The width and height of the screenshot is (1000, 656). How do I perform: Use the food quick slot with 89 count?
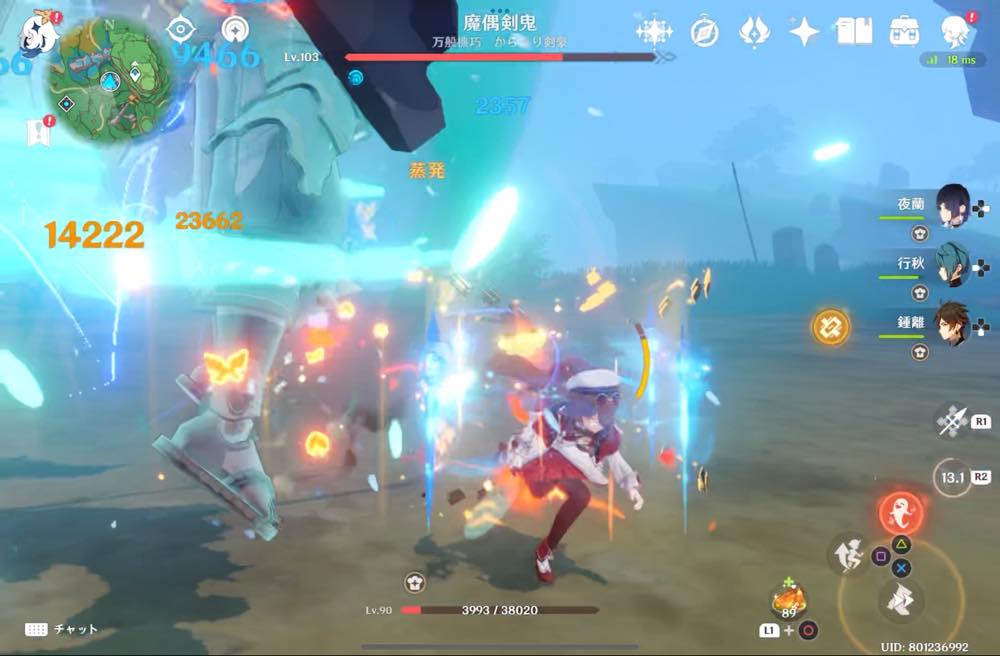click(788, 601)
